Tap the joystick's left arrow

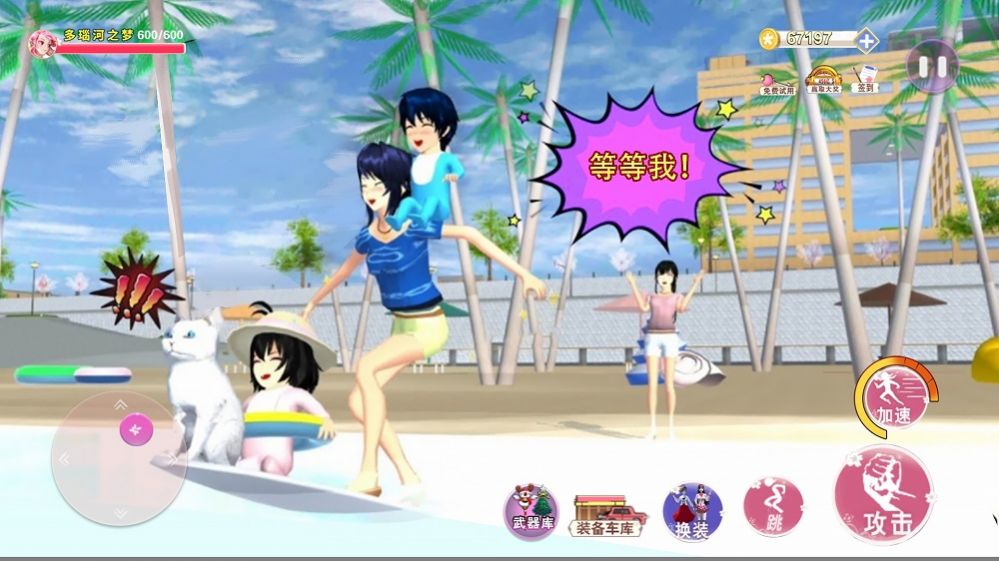(65, 459)
